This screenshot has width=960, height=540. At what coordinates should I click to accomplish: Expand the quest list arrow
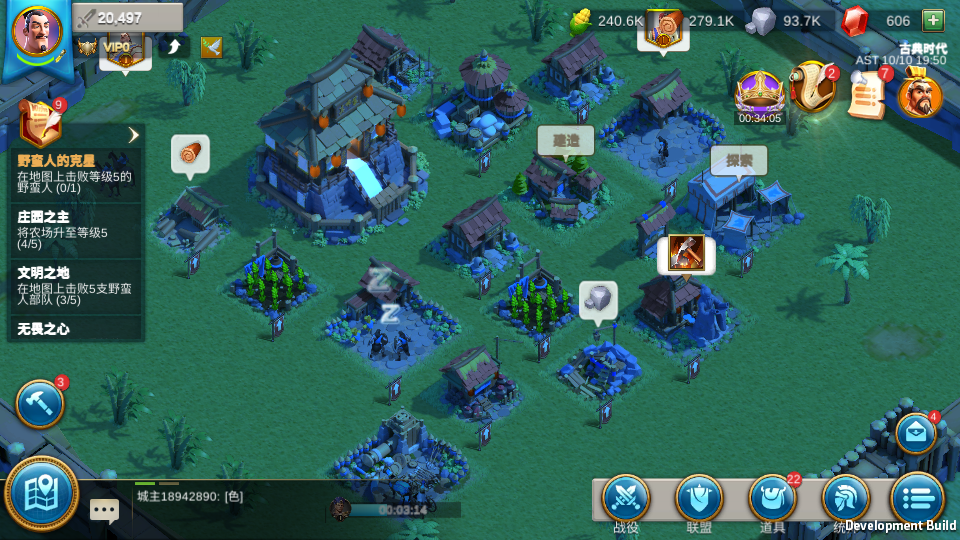[133, 135]
